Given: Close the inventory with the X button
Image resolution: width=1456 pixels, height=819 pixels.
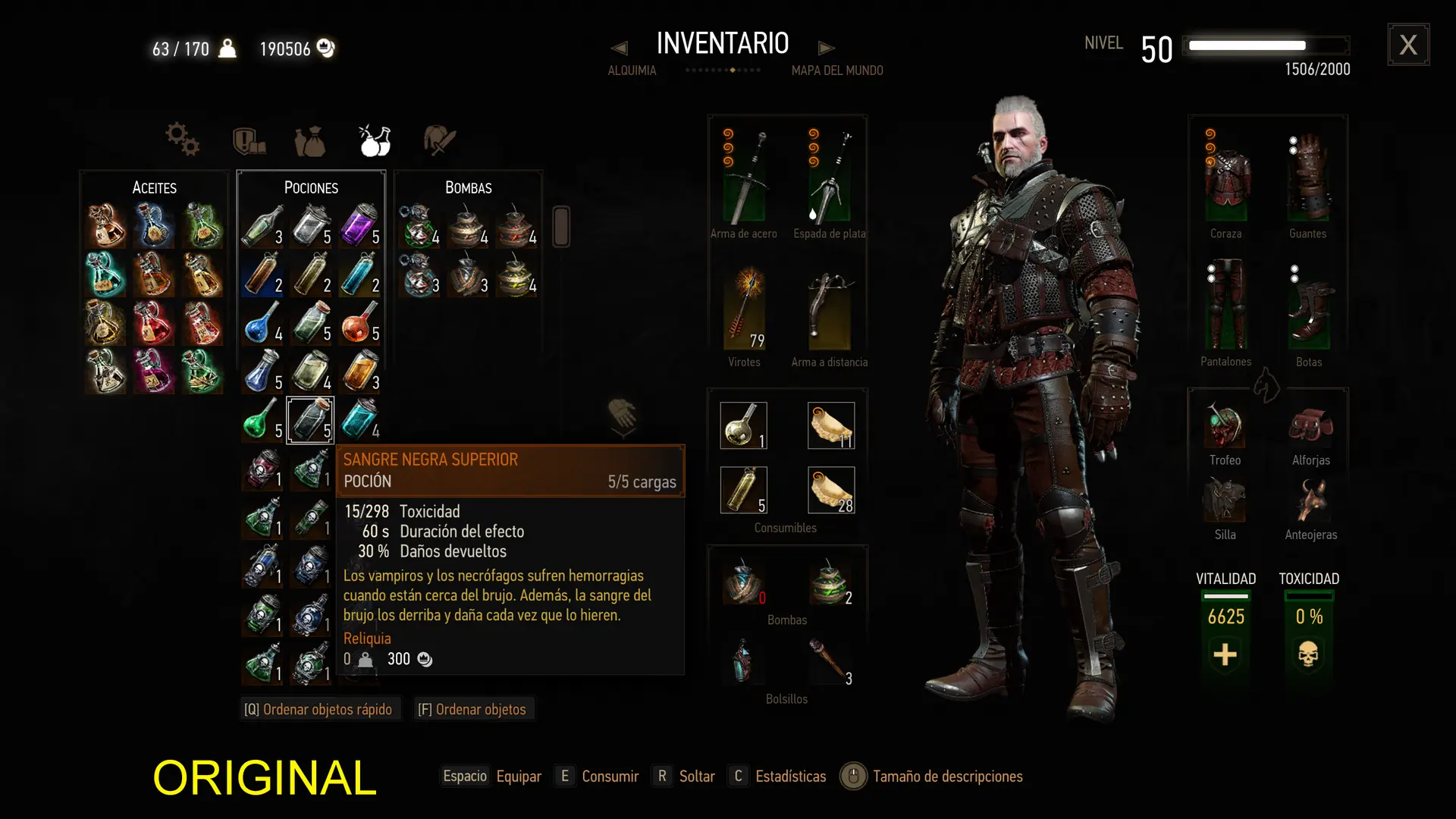Looking at the screenshot, I should [1408, 45].
